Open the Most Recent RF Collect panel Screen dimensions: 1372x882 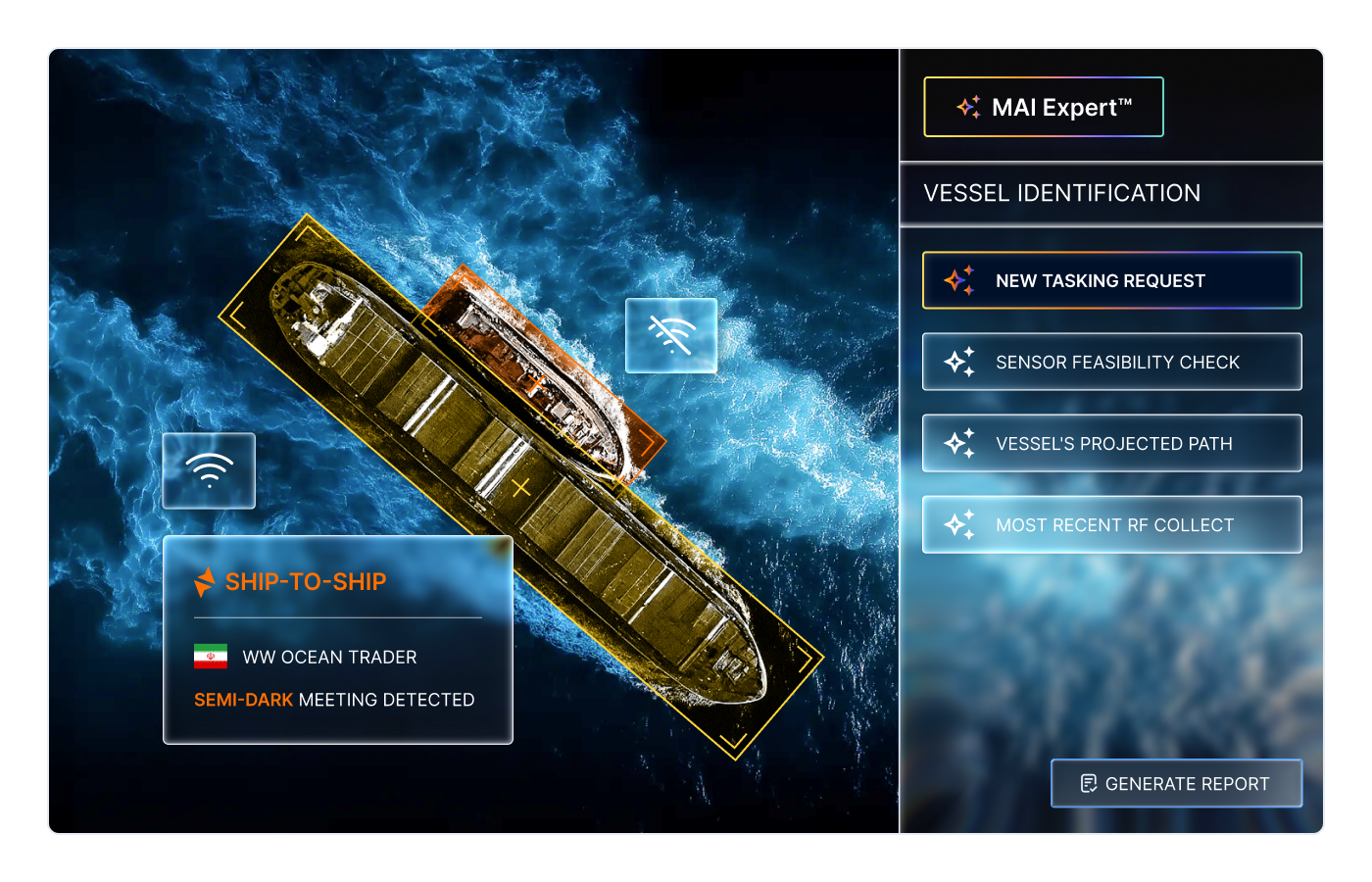(1112, 524)
